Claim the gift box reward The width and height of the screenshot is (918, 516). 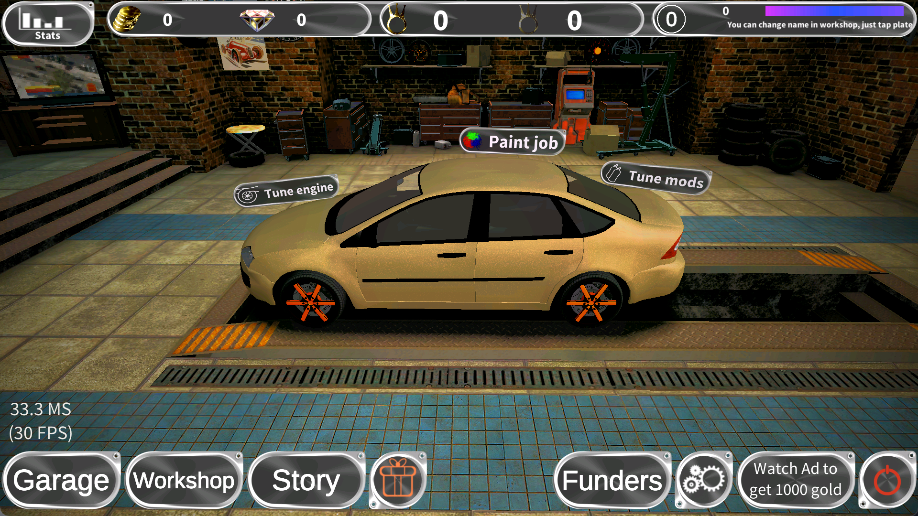(x=399, y=481)
